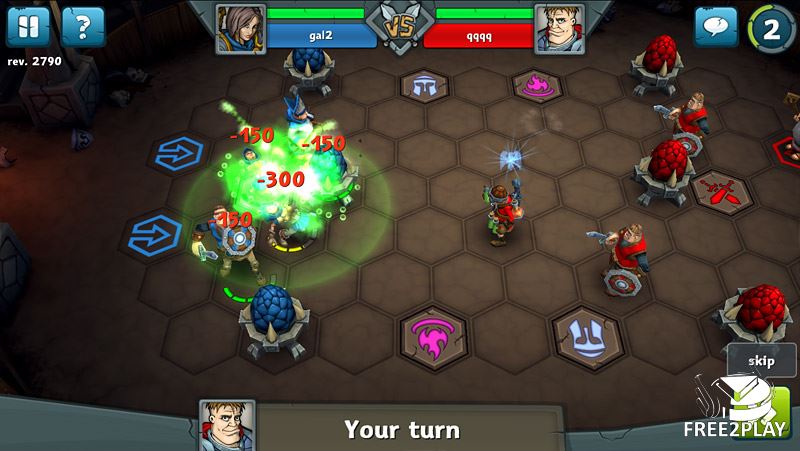Open the chat speech bubble
The width and height of the screenshot is (800, 451).
tap(716, 27)
